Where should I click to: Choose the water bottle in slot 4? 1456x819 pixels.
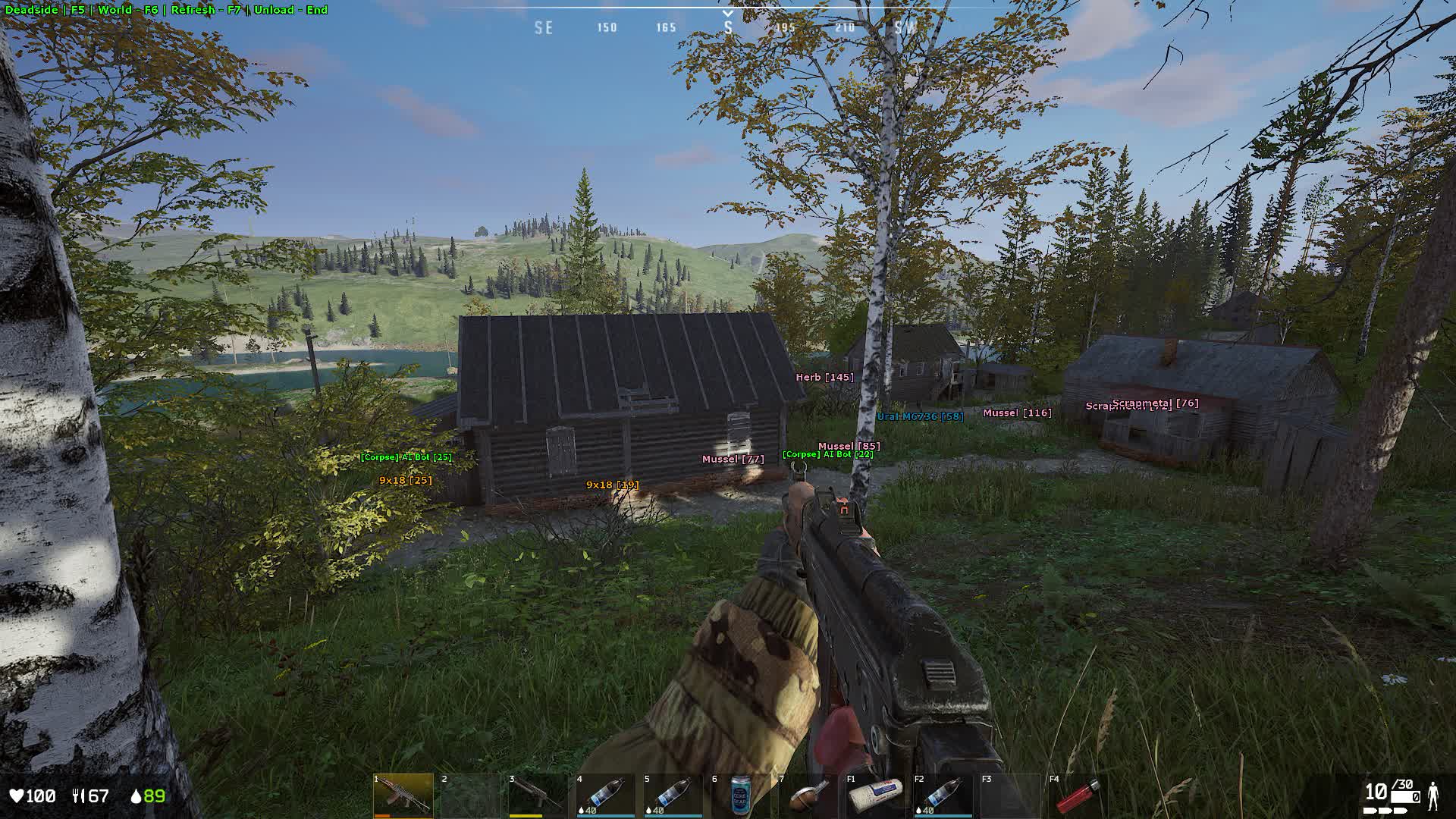[606, 795]
